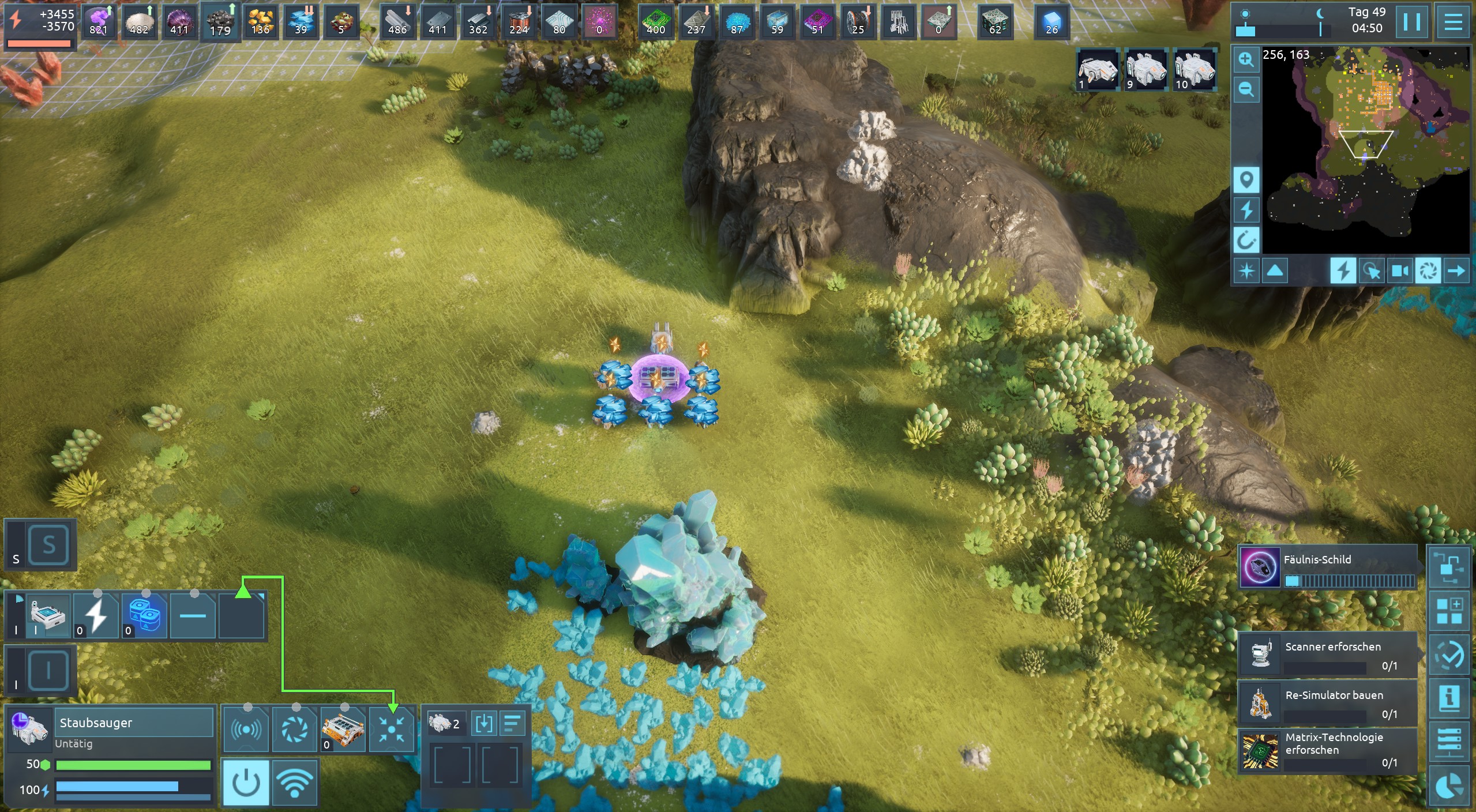Screen dimensions: 1476x812
Task: Toggle the magnet button beside the minimap
Action: point(1246,240)
